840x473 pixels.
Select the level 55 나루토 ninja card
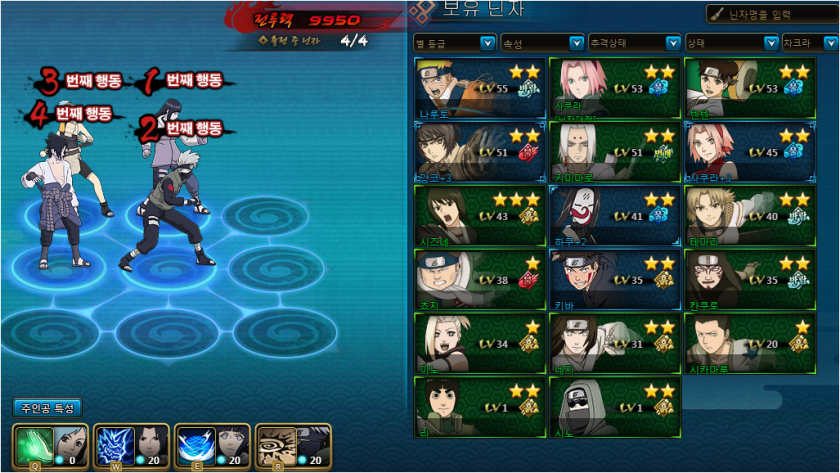(x=479, y=88)
